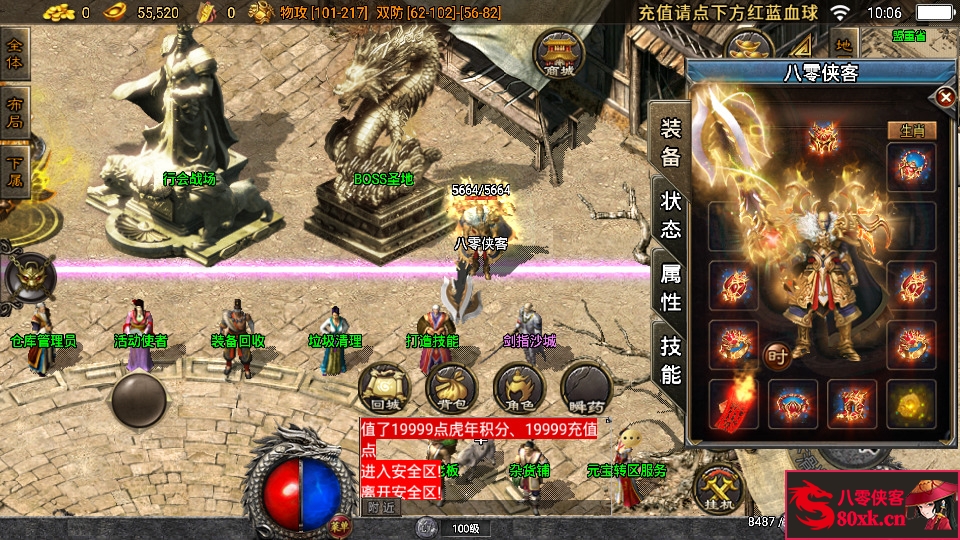
Task: Select the red talisman equipment slot
Action: pyautogui.click(x=733, y=403)
